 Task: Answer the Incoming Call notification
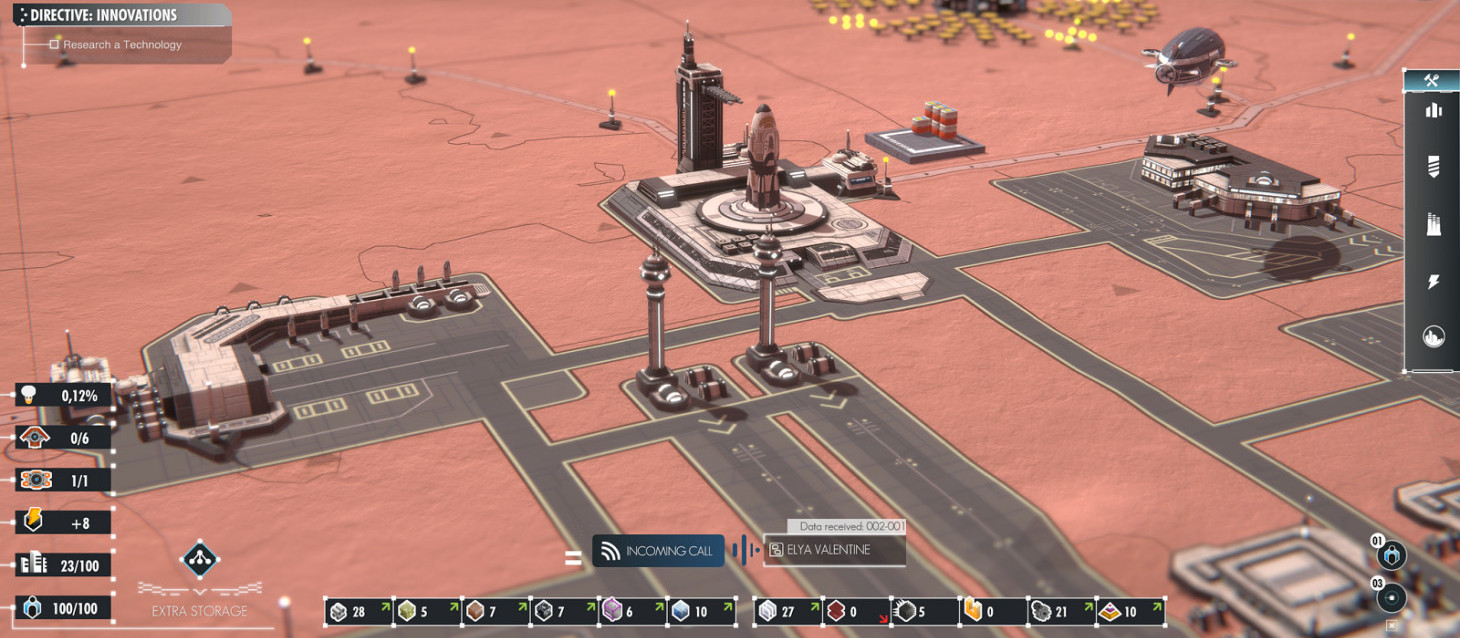658,551
